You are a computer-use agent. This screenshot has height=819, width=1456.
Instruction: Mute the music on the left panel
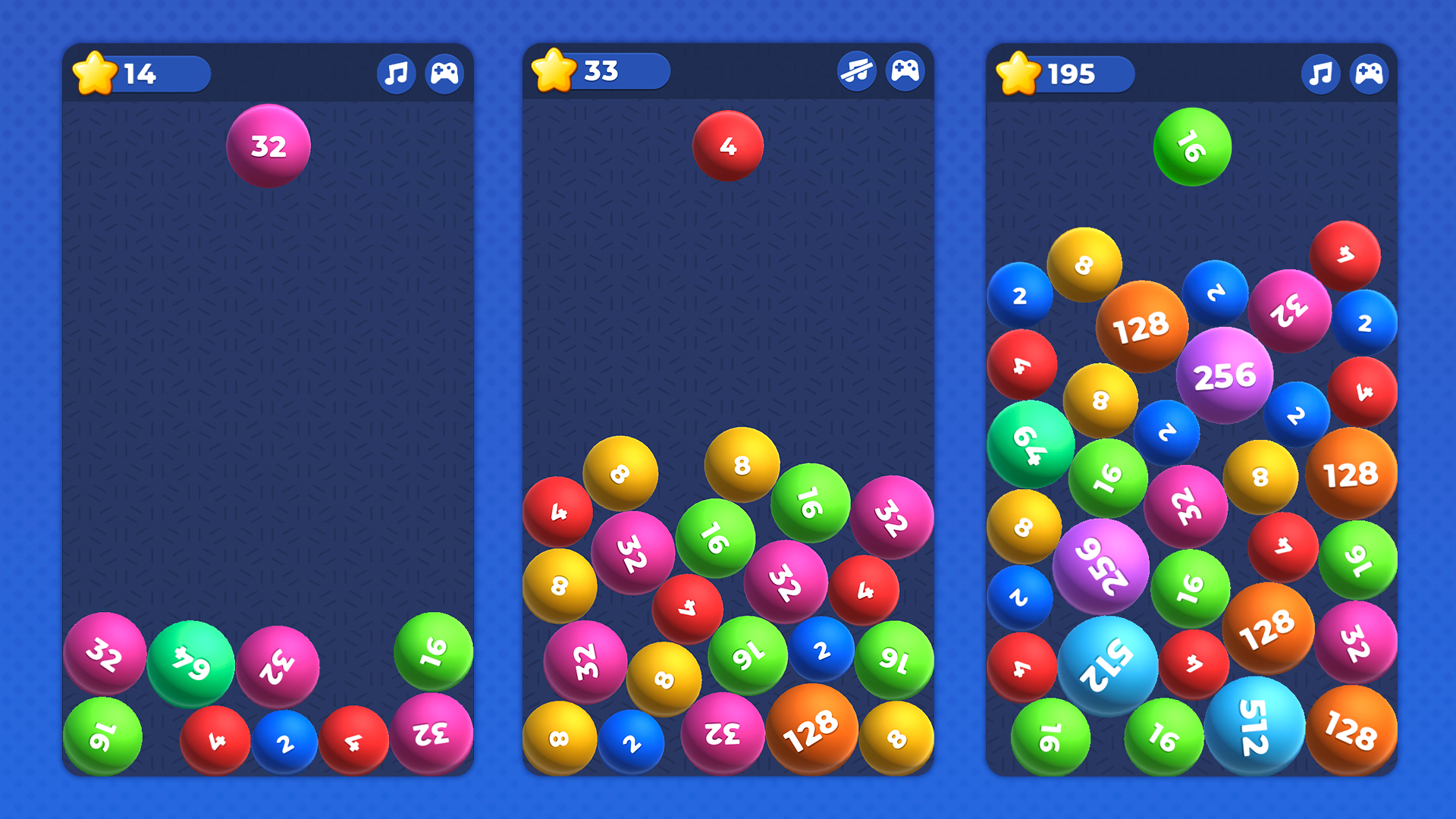[397, 73]
